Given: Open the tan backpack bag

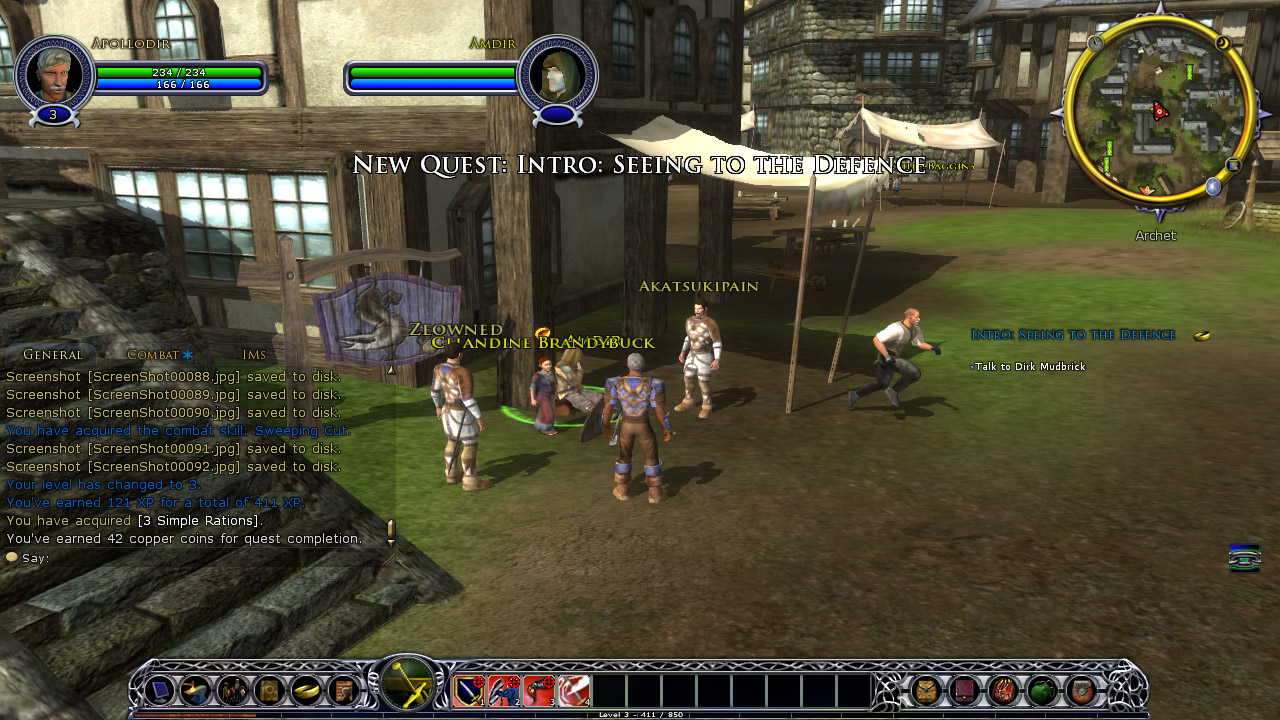Looking at the screenshot, I should [925, 690].
